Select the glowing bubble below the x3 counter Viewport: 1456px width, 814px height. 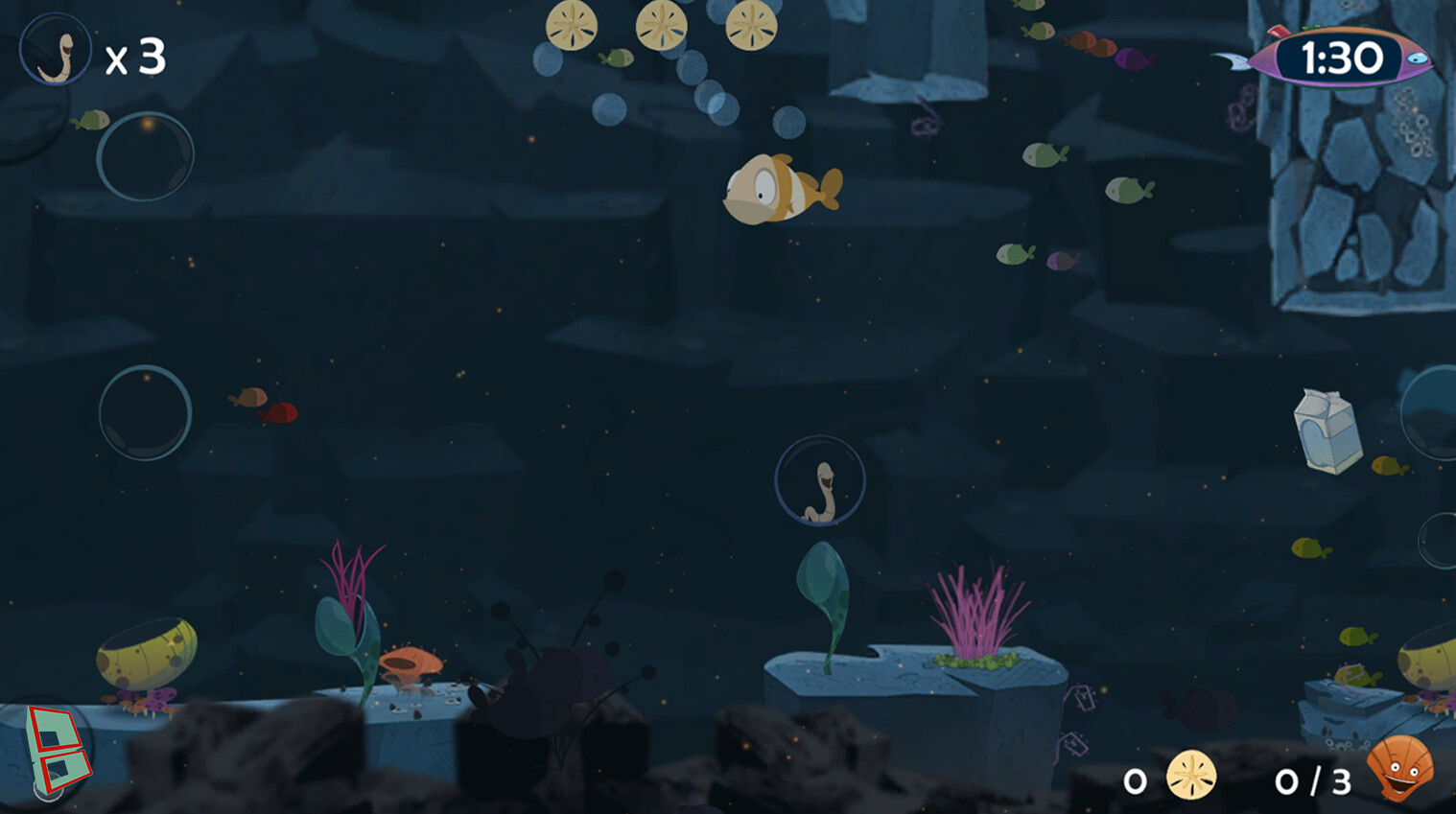145,156
